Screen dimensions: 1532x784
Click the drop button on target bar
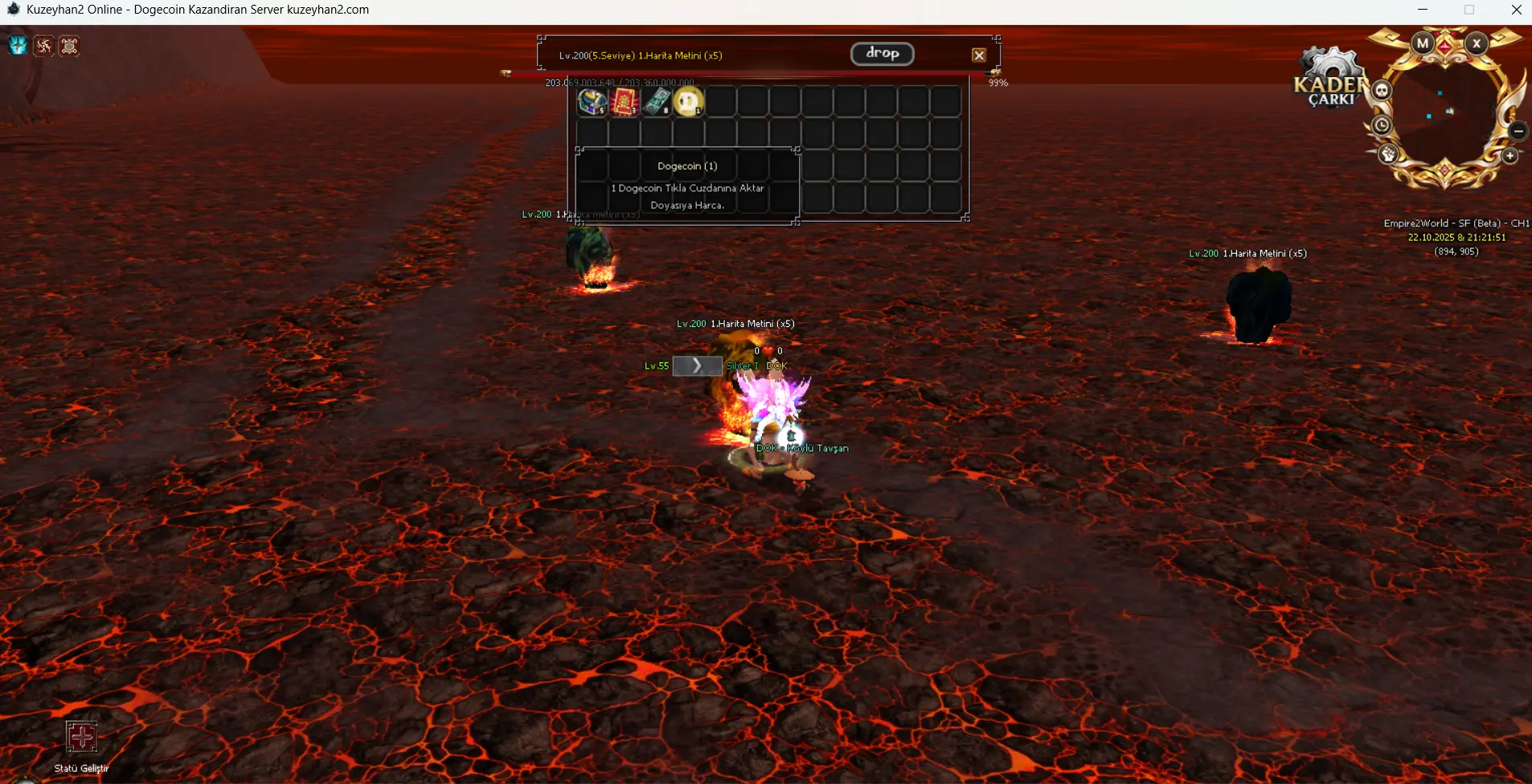[882, 54]
